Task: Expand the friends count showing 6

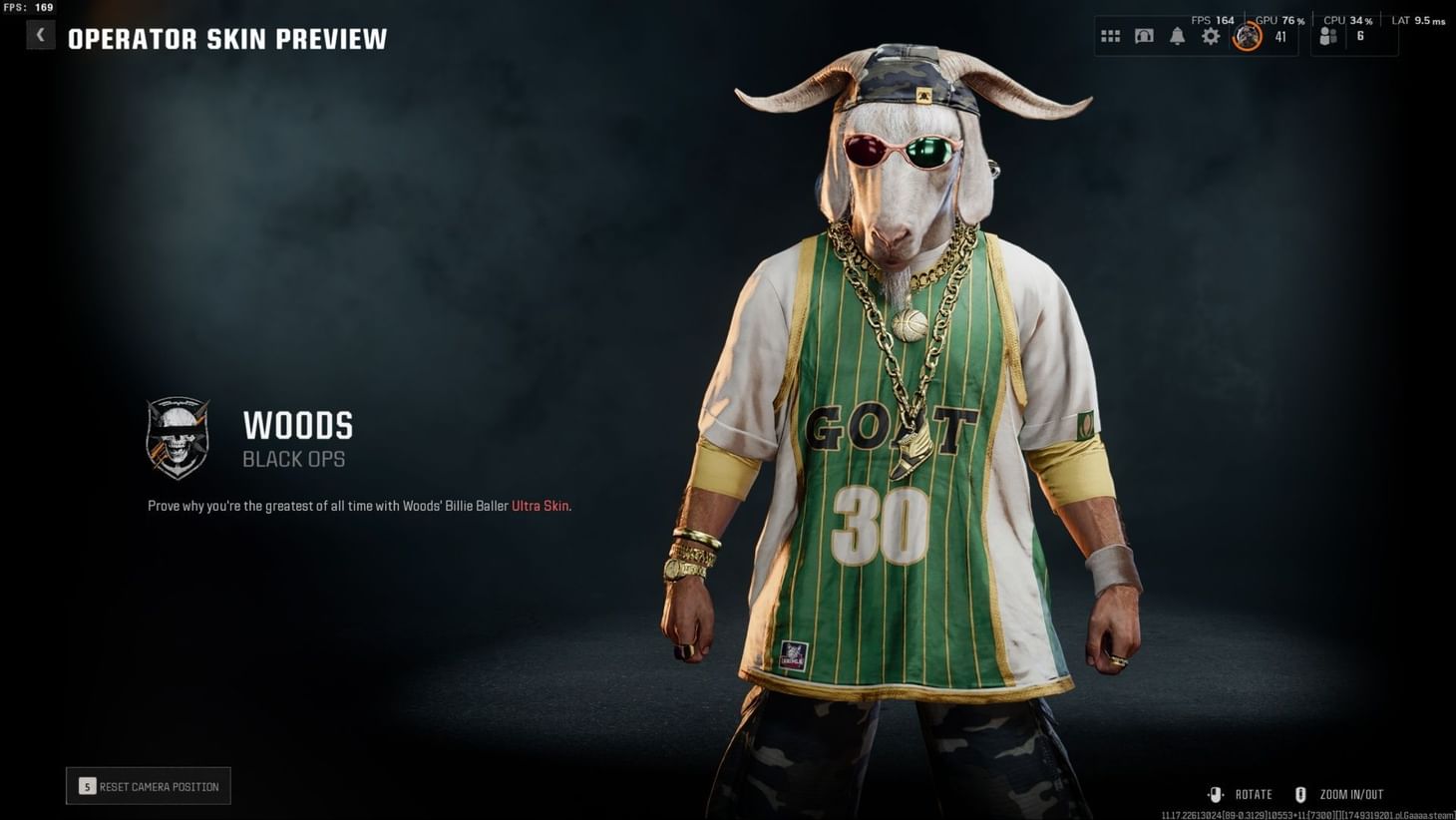Action: pos(1360,38)
